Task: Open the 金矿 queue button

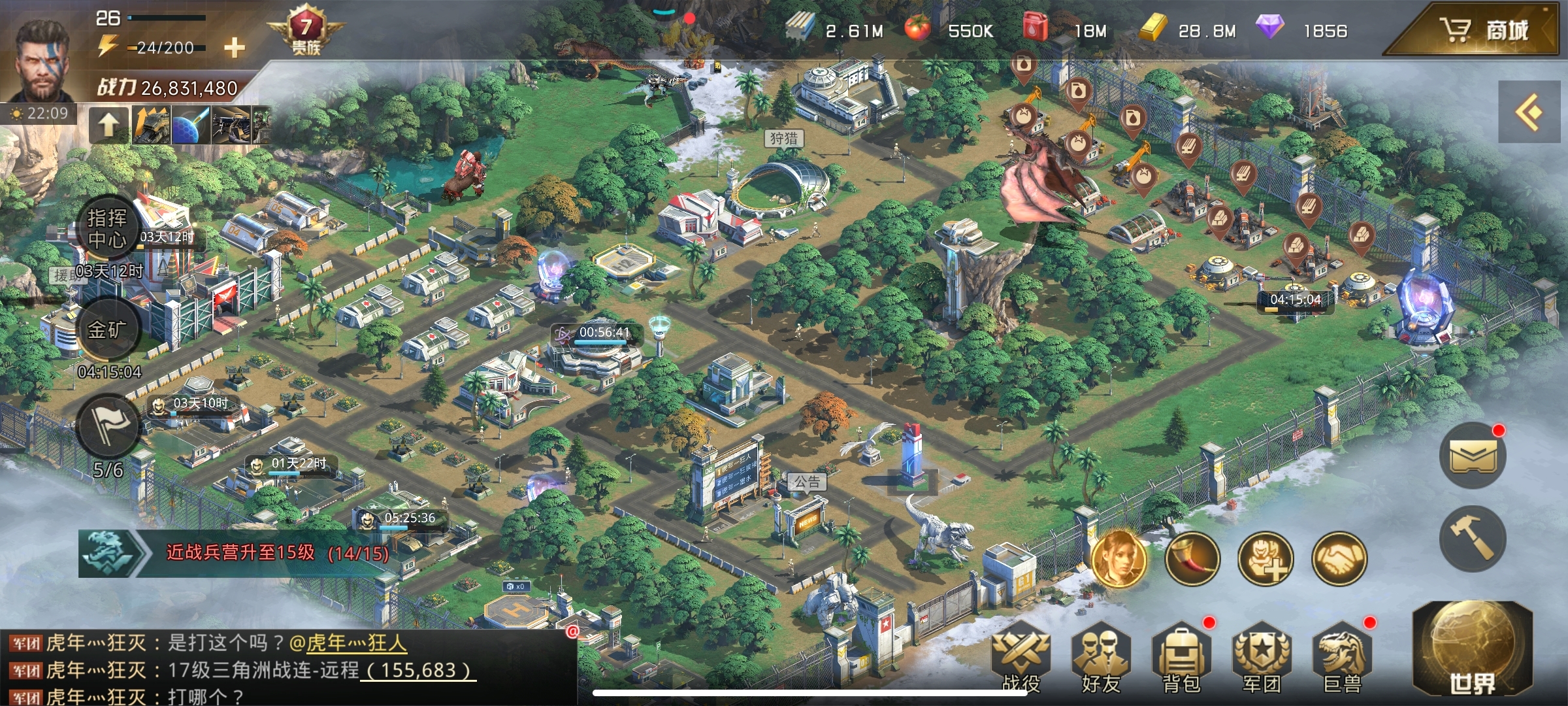Action: point(107,329)
